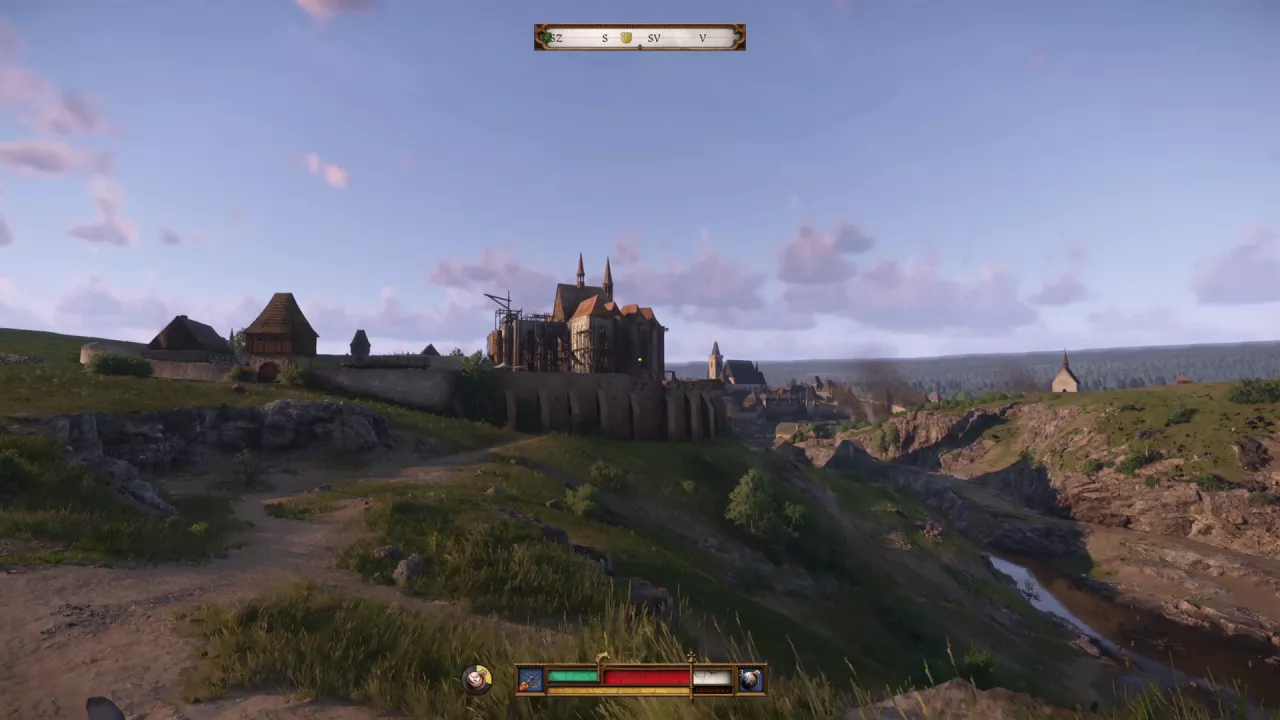
Task: Click the green marker near SZ on the compass
Action: tap(546, 36)
